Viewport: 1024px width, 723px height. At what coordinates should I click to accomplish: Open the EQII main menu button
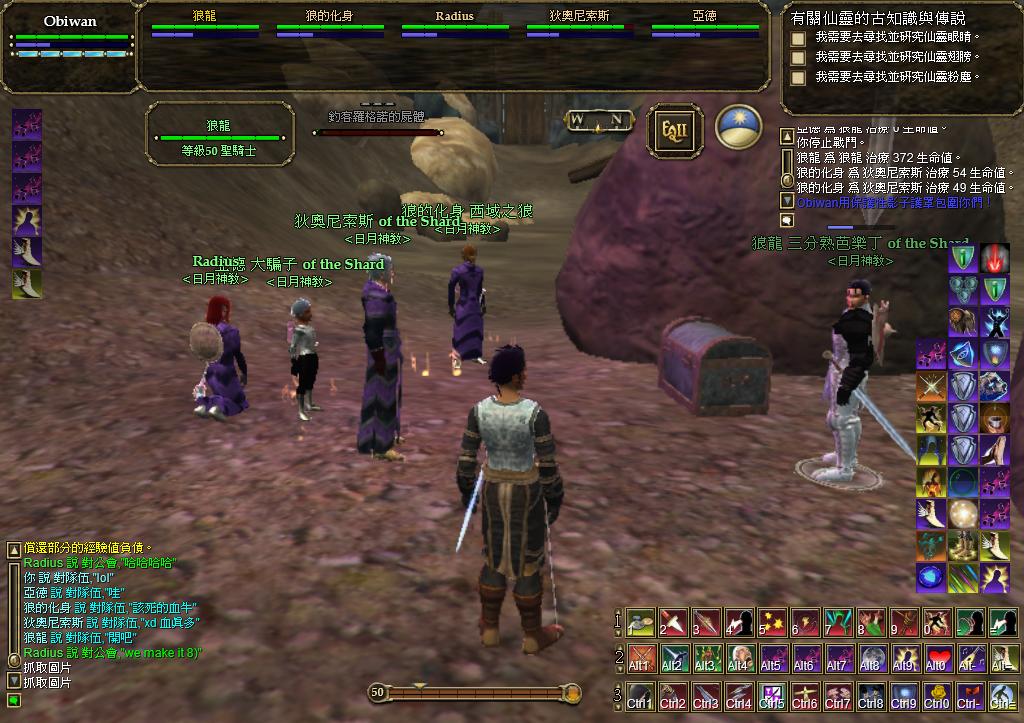pyautogui.click(x=674, y=130)
